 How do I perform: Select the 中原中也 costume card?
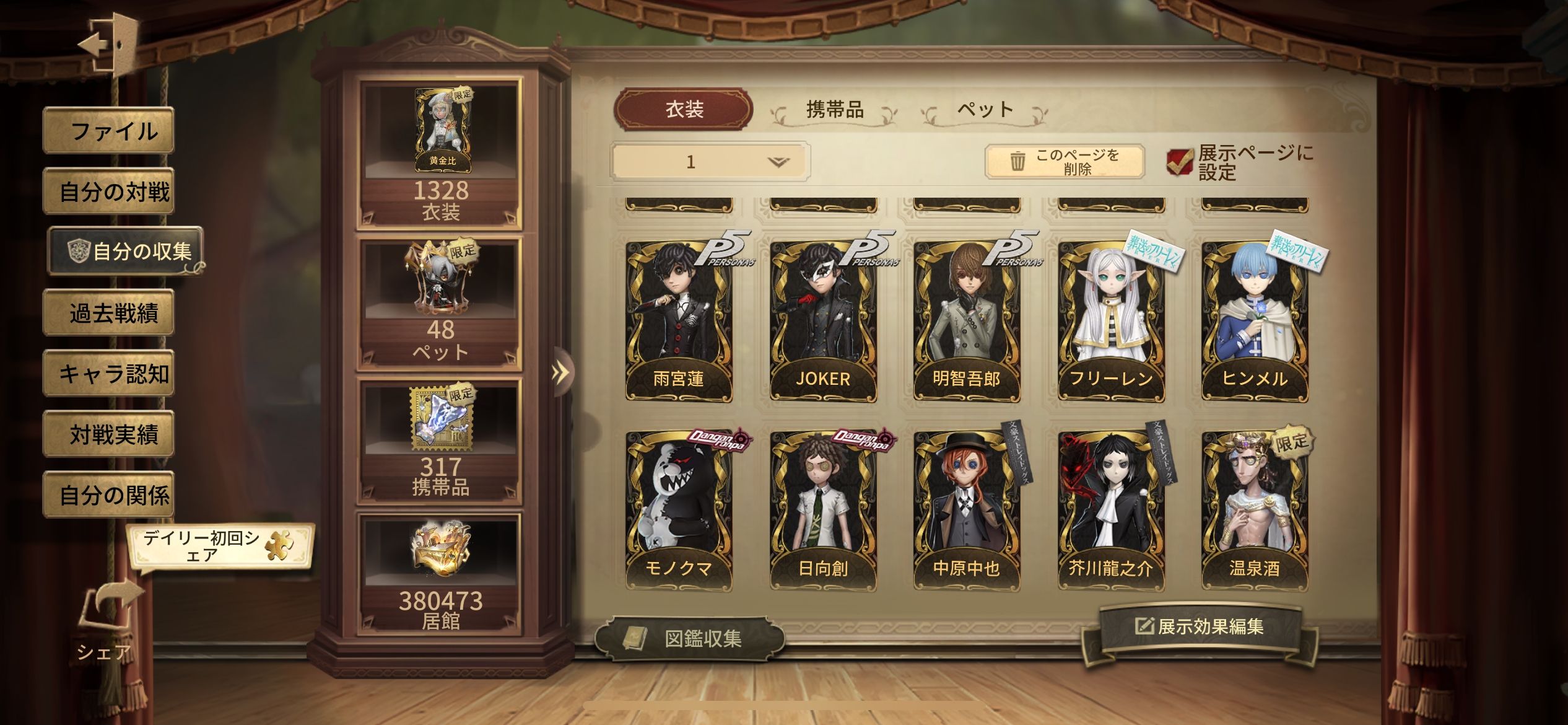pos(967,511)
